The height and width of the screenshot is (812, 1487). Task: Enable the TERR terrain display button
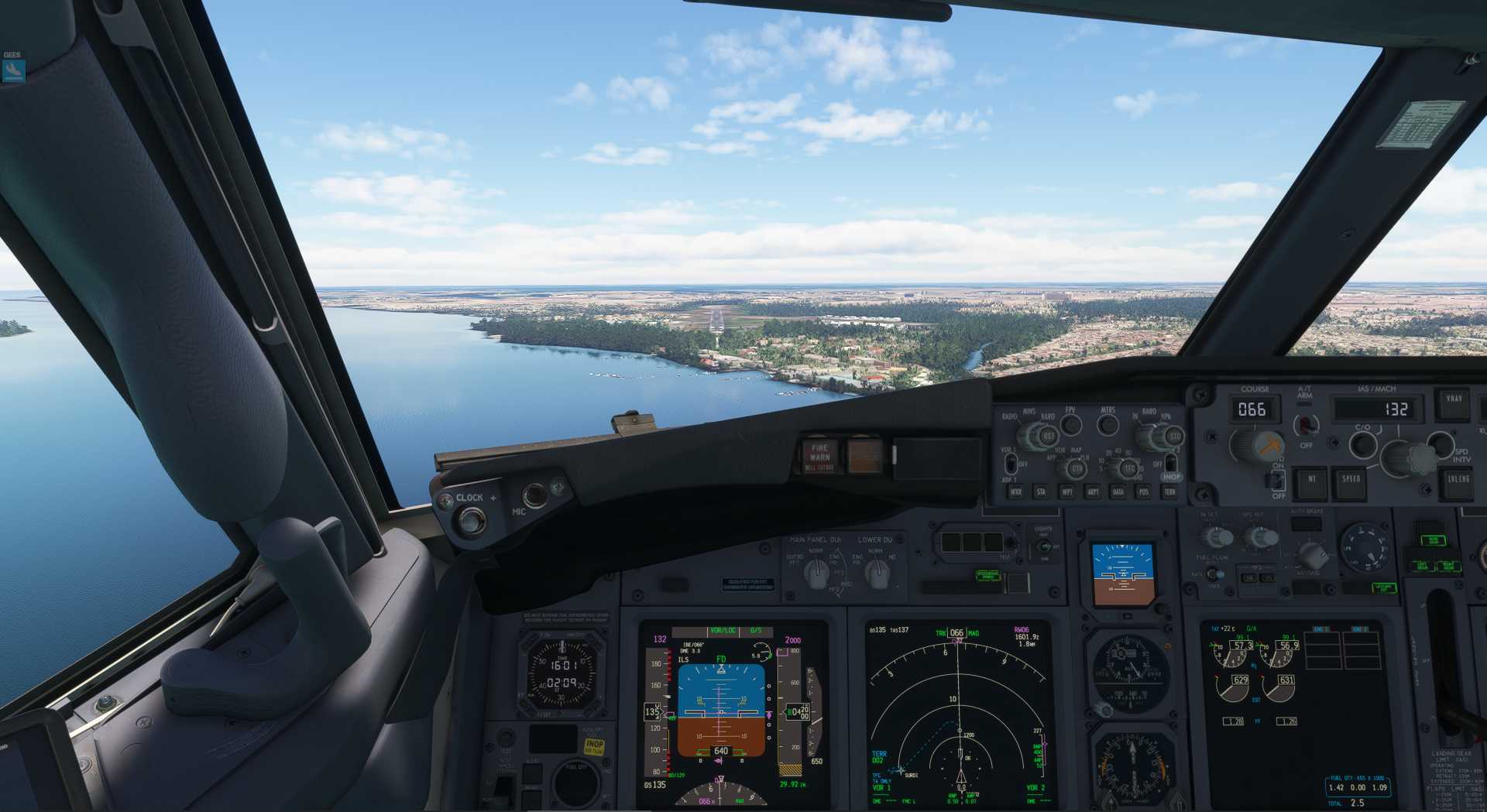[x=1169, y=492]
